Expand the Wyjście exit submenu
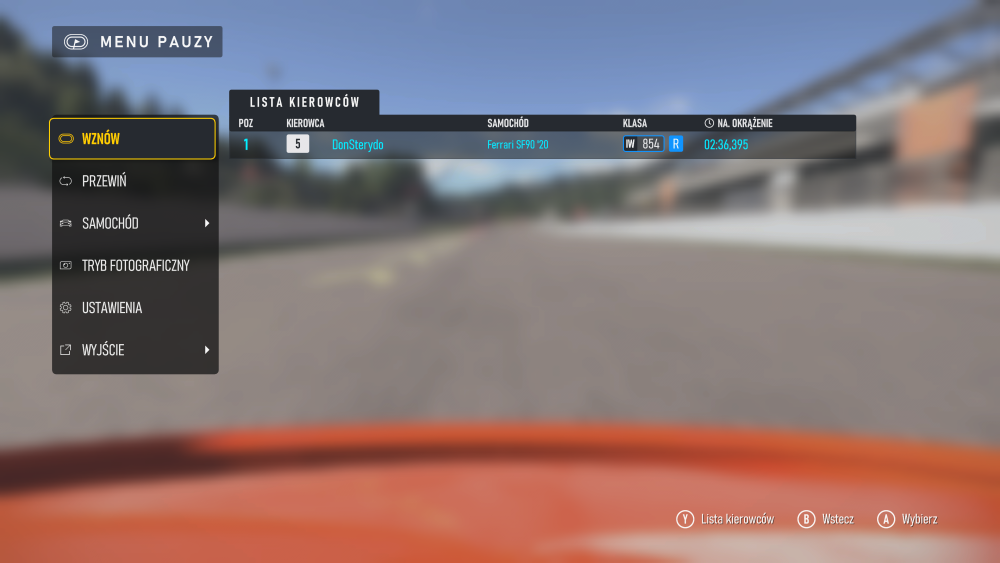The image size is (1000, 563). (x=132, y=350)
